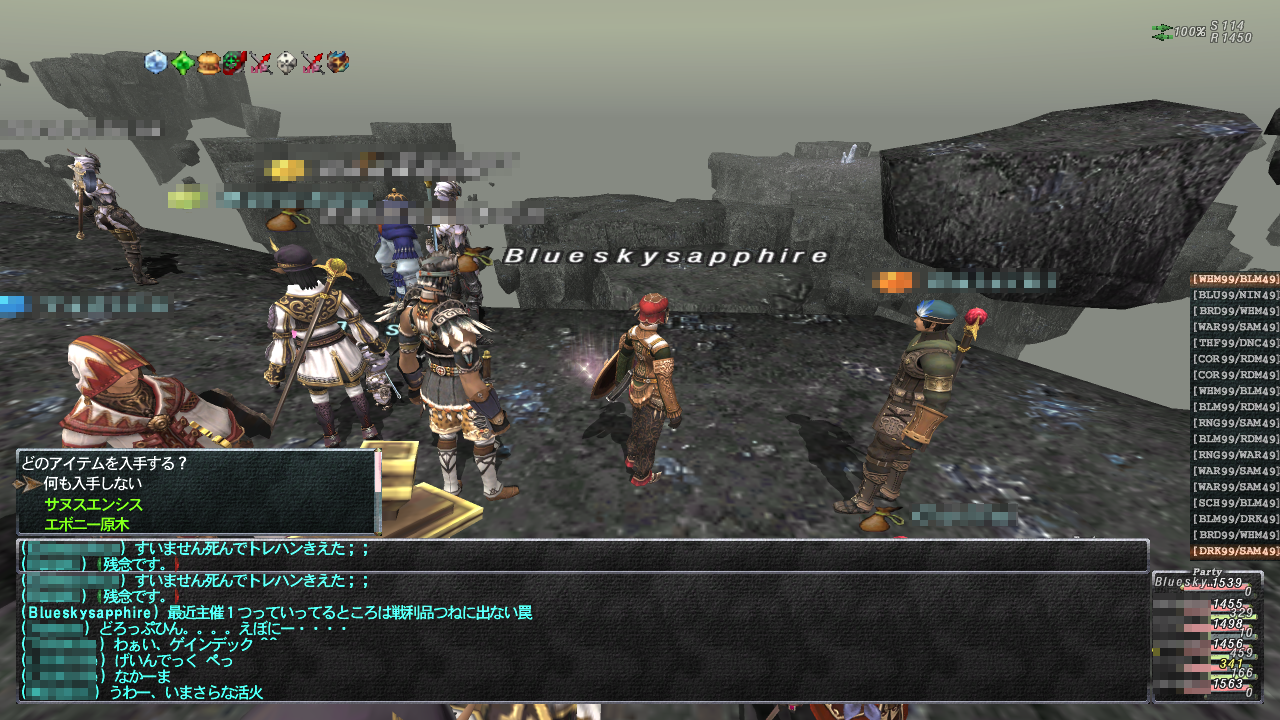Screen dimensions: 1280x720
Task: Select the BLU99/NIN49 alliance member row
Action: (1235, 295)
